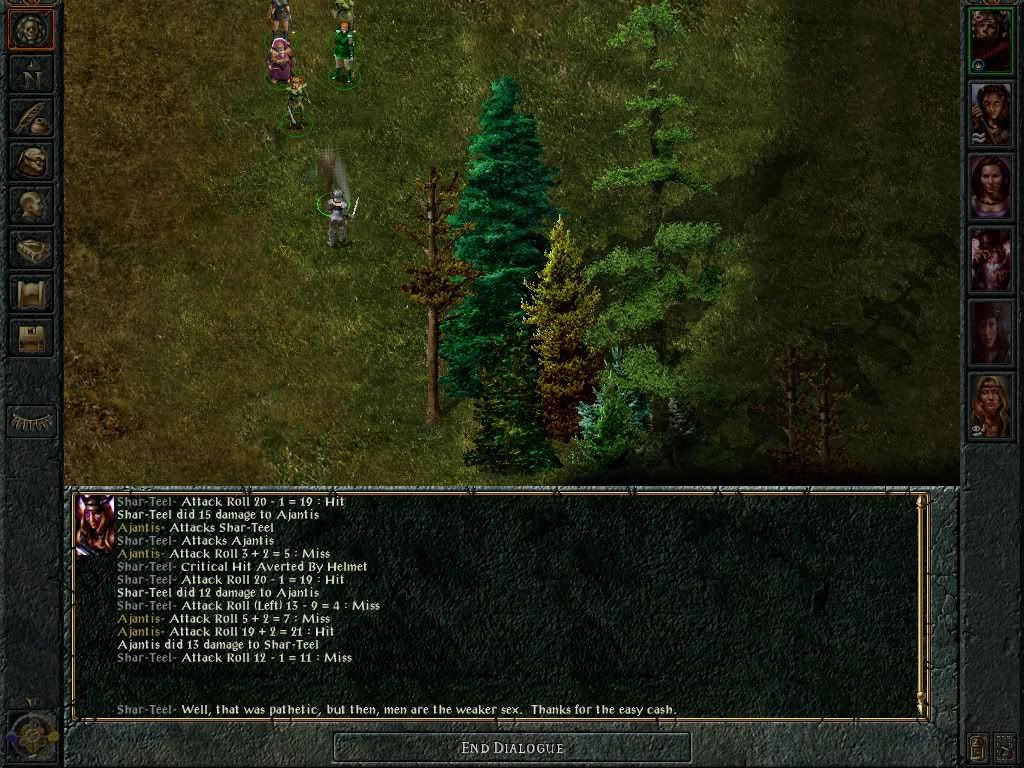1024x768 pixels.
Task: Click the game clock in the corner
Action: pyautogui.click(x=28, y=735)
